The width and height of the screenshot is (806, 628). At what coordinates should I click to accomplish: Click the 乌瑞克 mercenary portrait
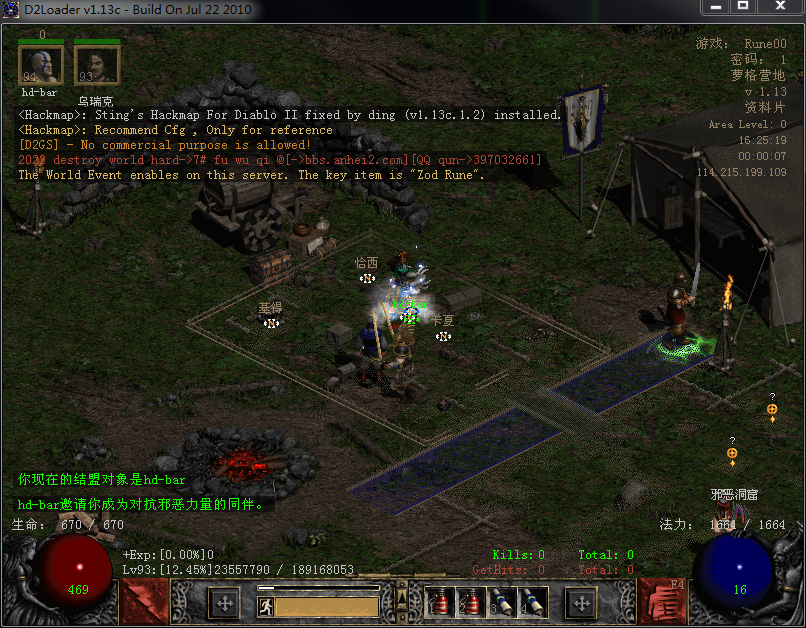coord(96,66)
